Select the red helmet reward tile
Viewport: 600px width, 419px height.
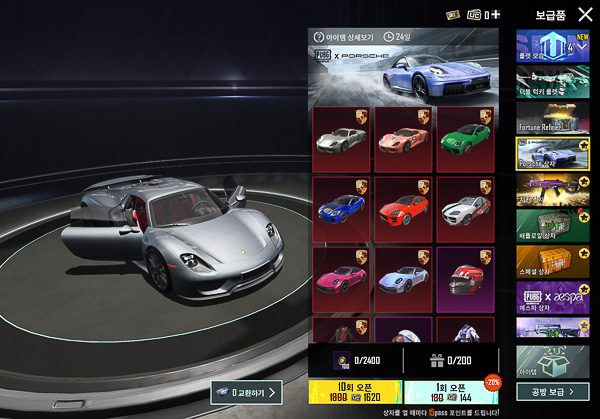pyautogui.click(x=465, y=278)
